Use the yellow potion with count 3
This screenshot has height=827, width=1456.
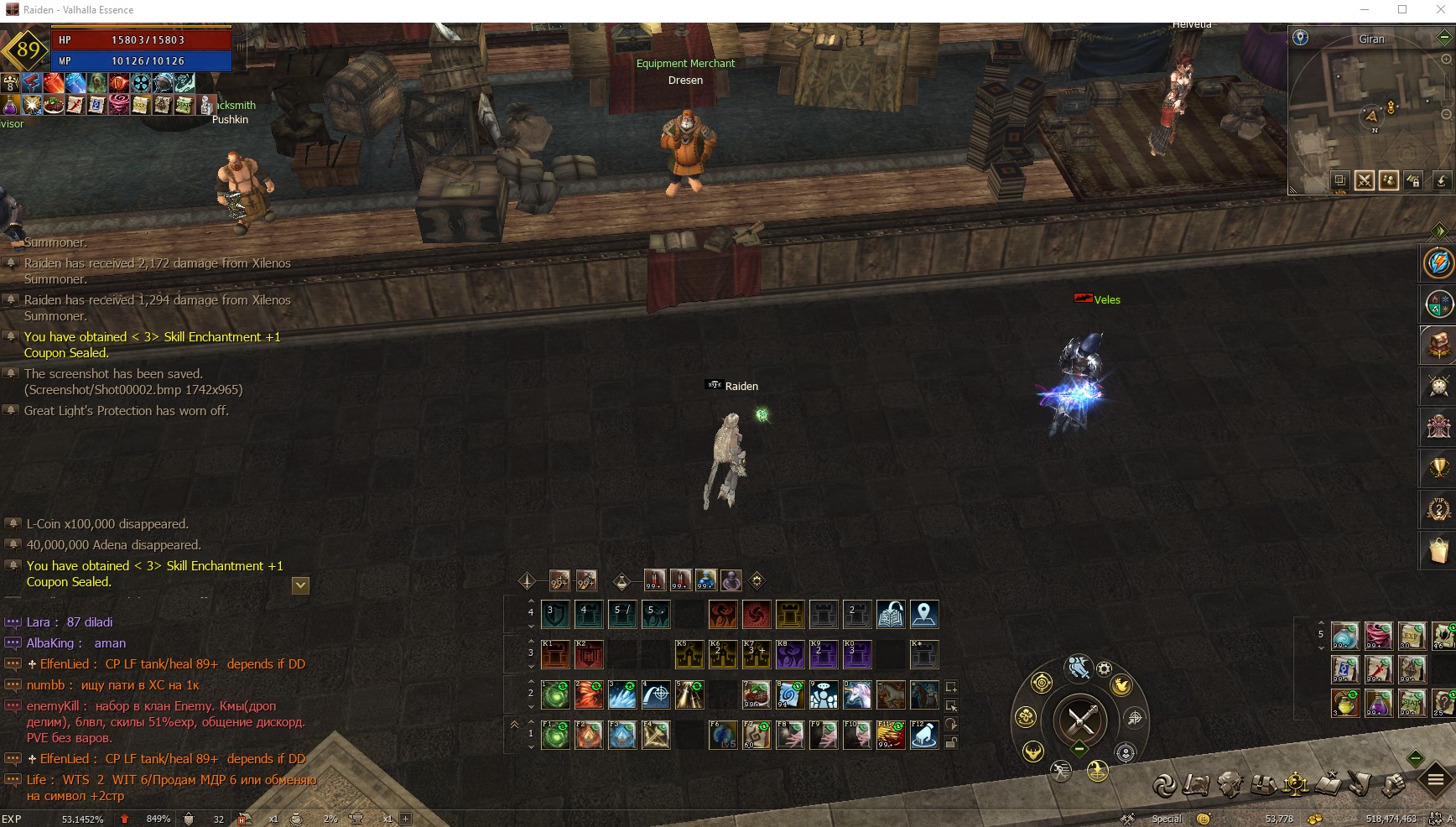pos(1345,703)
